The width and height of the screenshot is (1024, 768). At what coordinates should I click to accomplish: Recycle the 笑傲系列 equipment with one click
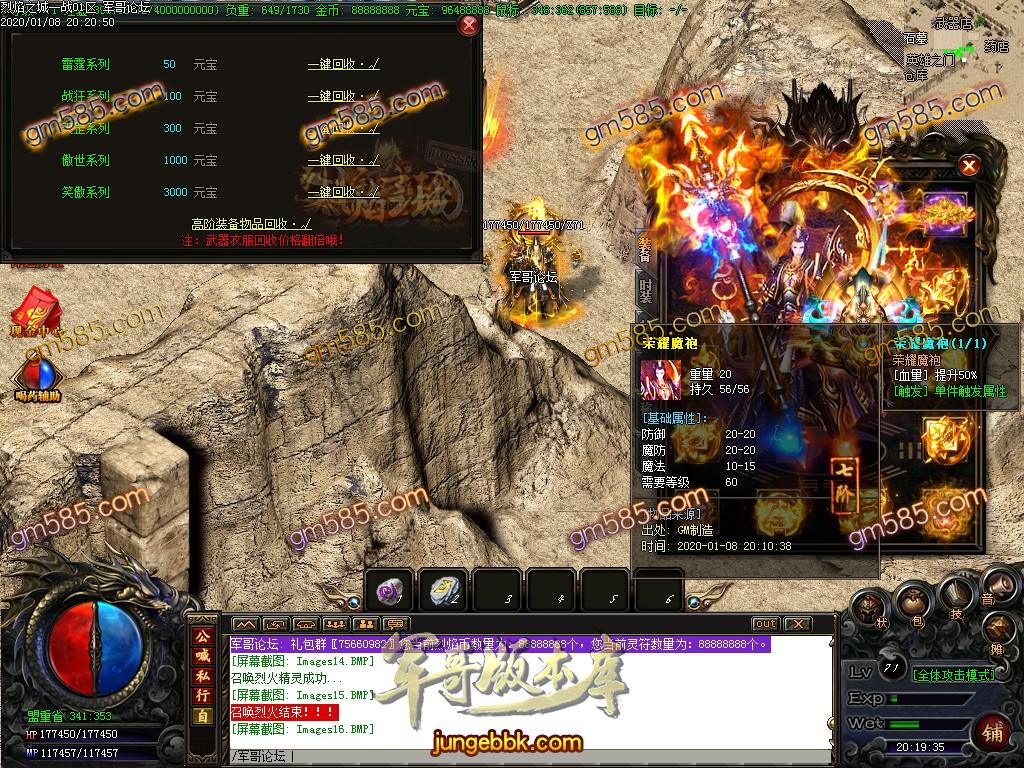pos(343,192)
